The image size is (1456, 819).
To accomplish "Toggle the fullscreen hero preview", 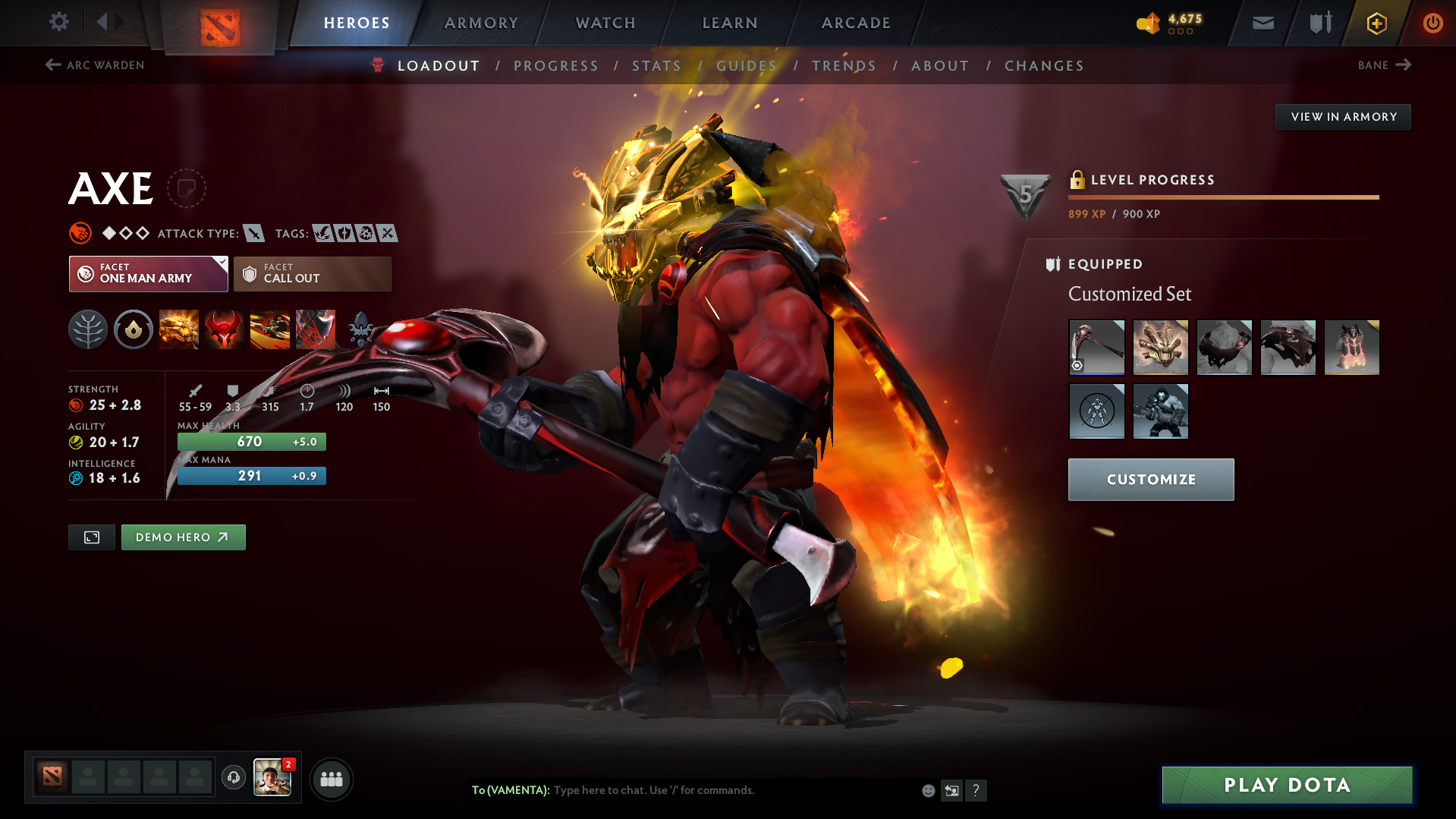I will click(91, 537).
